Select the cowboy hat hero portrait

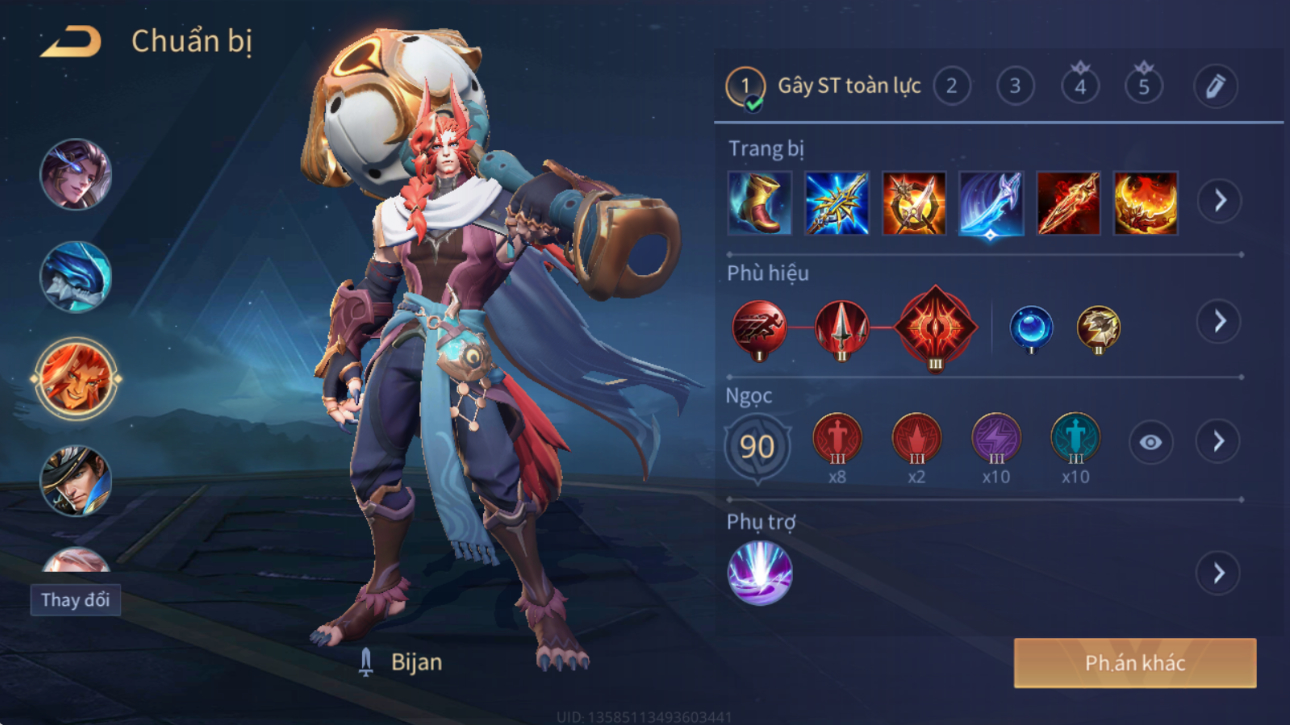pos(76,481)
